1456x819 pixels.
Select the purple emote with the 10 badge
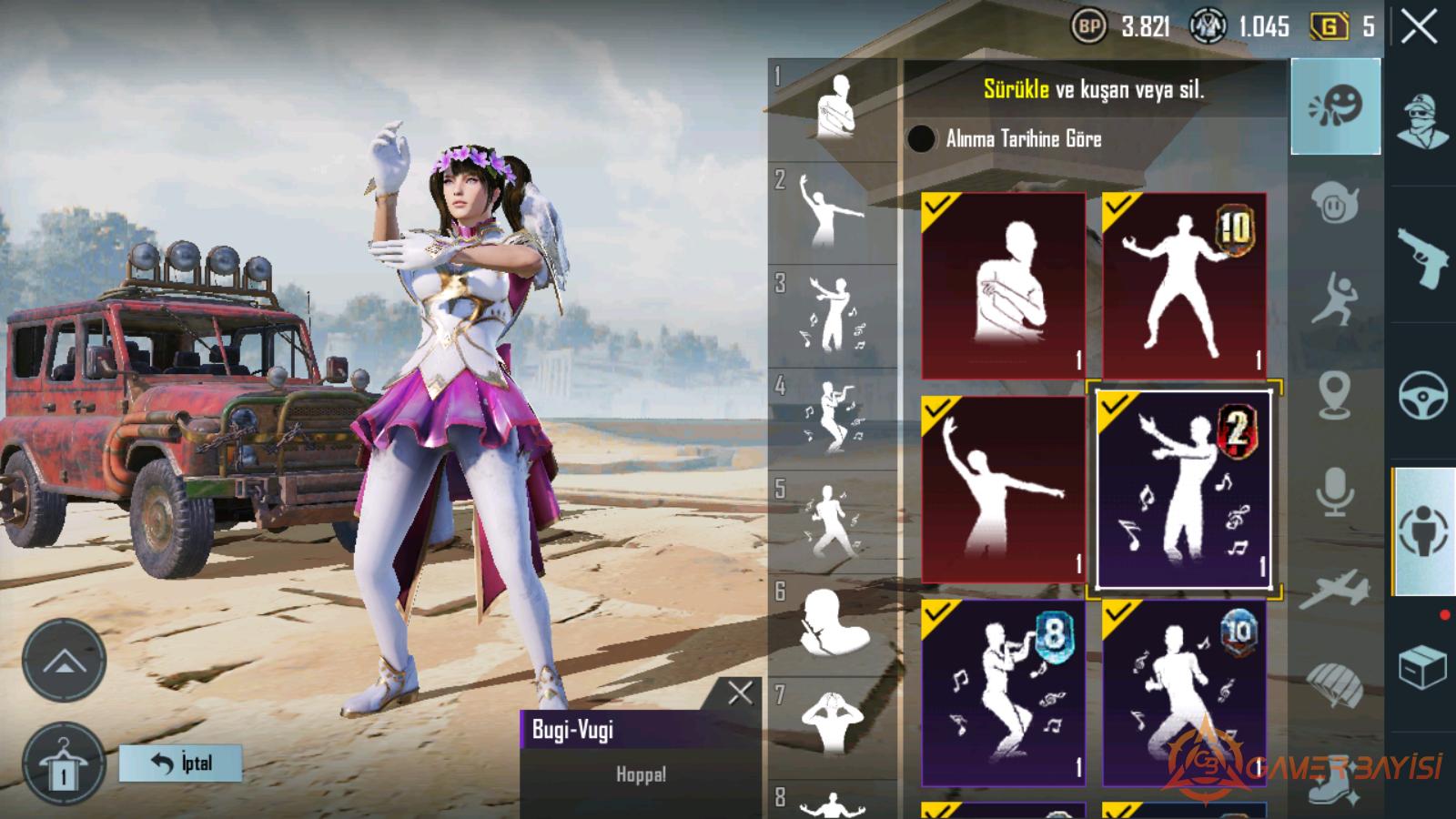coord(1183,692)
